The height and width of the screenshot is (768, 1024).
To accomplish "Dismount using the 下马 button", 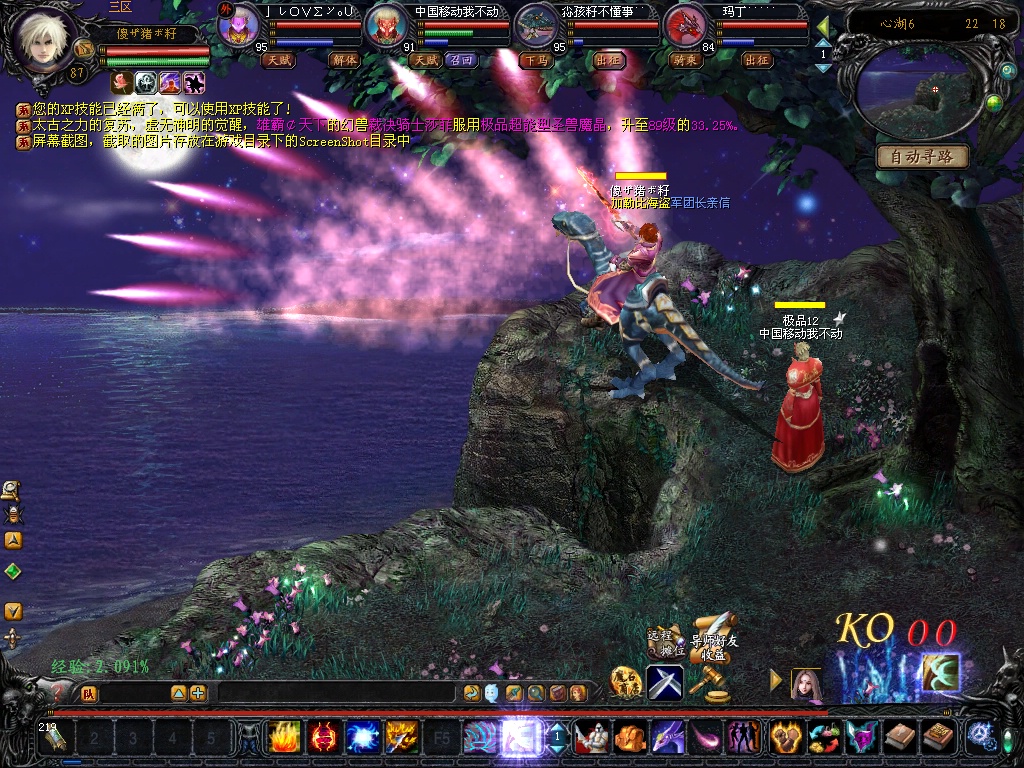I will [535, 60].
